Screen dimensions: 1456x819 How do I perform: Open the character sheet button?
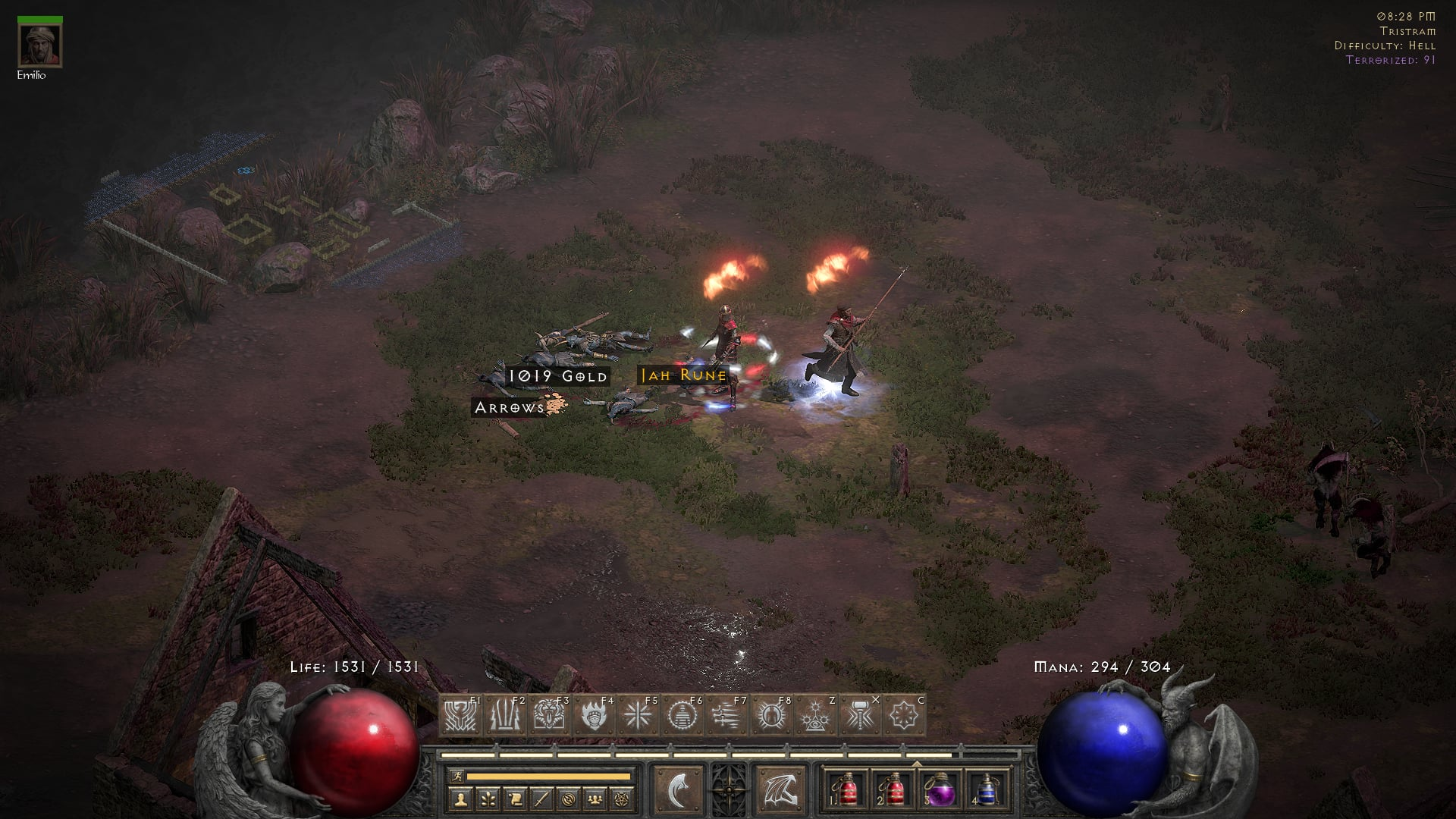coord(460,798)
